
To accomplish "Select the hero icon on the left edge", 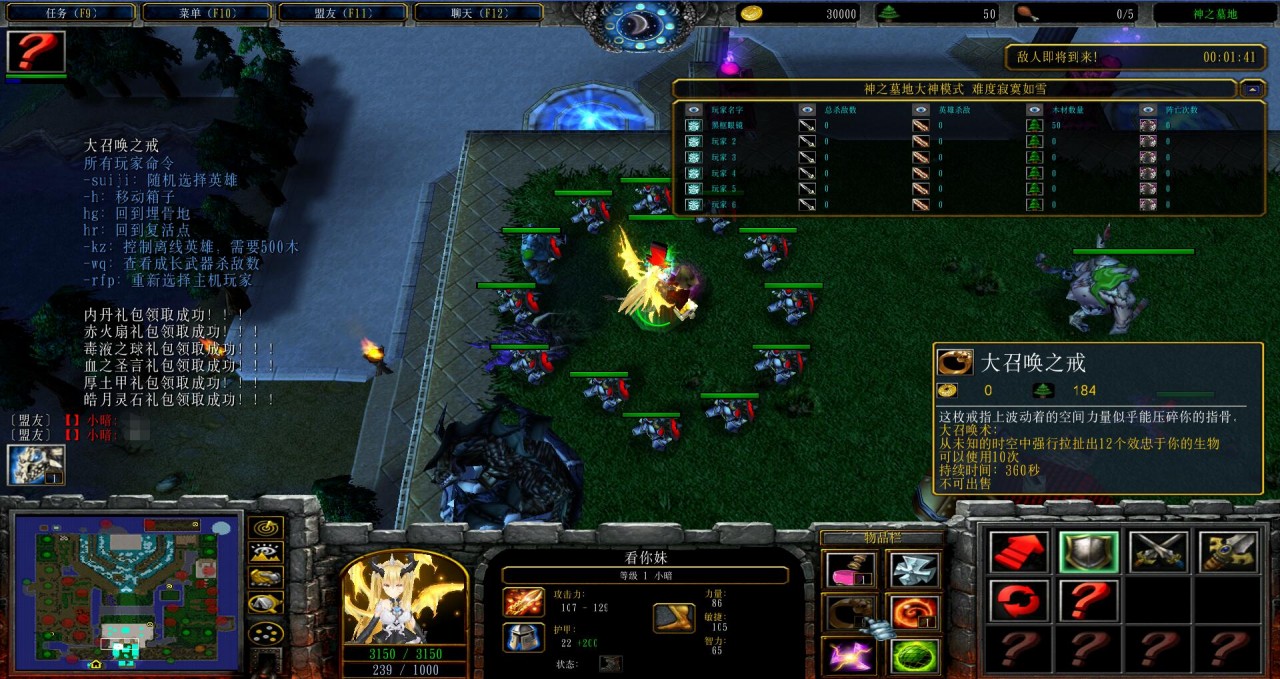I will 36,465.
